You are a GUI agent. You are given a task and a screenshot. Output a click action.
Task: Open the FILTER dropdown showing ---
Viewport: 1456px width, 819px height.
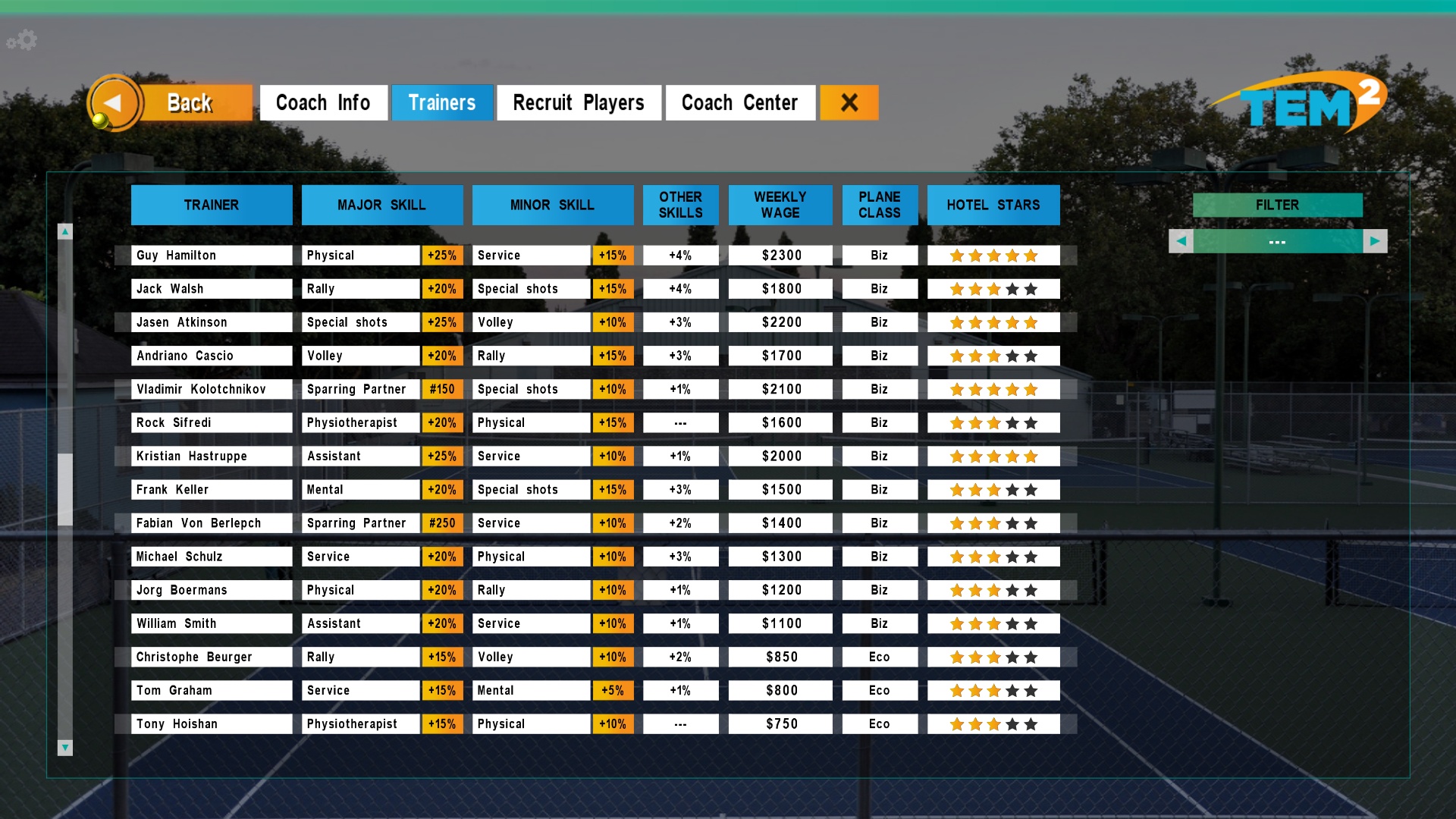(1277, 240)
